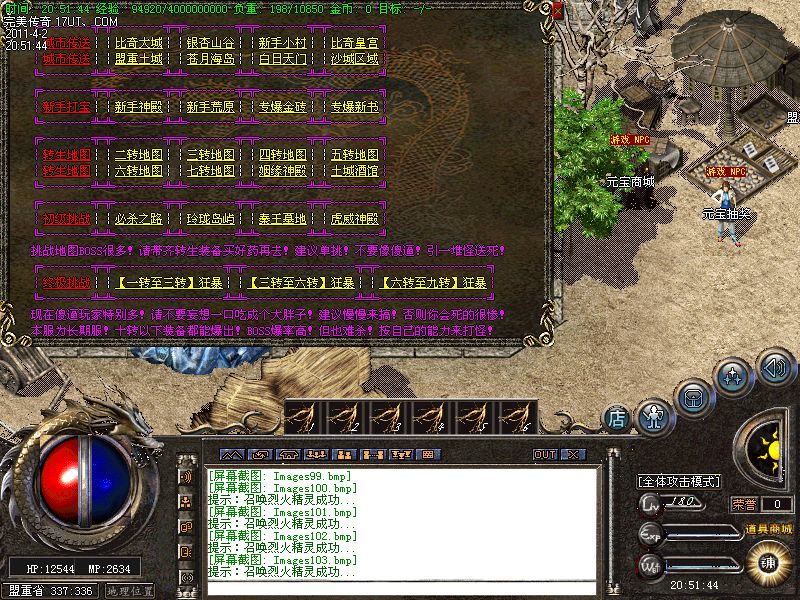Choose the 姻缘神殿 link
This screenshot has height=600, width=800.
[283, 171]
